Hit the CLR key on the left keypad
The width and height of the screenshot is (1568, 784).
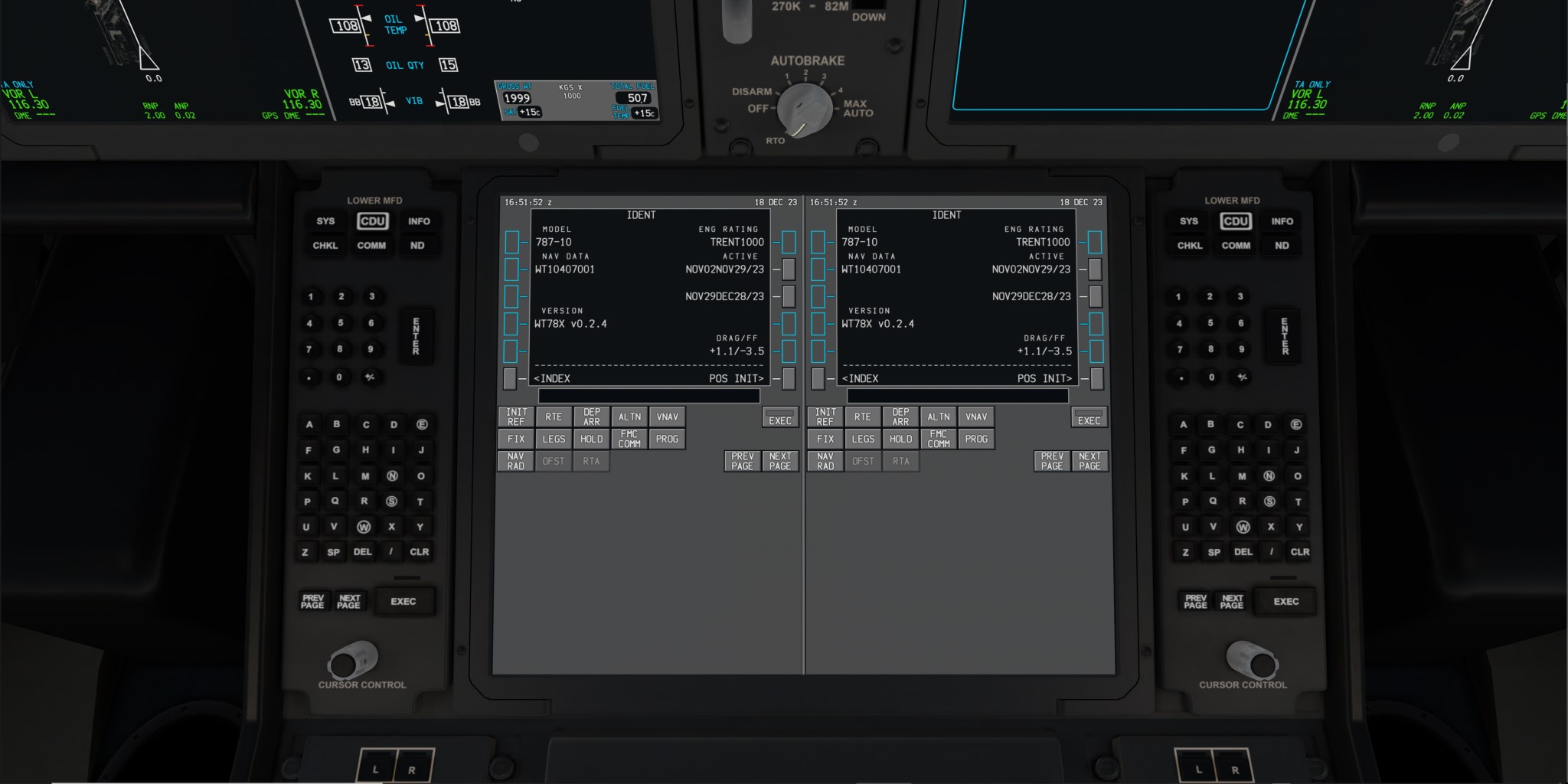click(420, 552)
